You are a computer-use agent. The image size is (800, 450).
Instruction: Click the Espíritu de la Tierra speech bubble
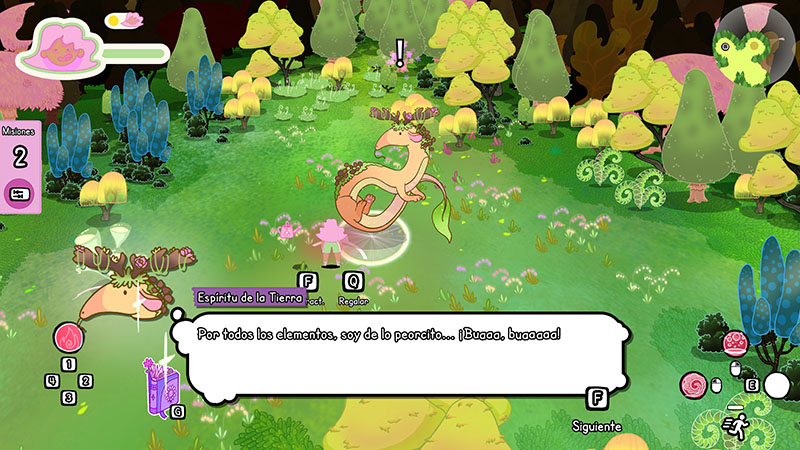click(400, 354)
